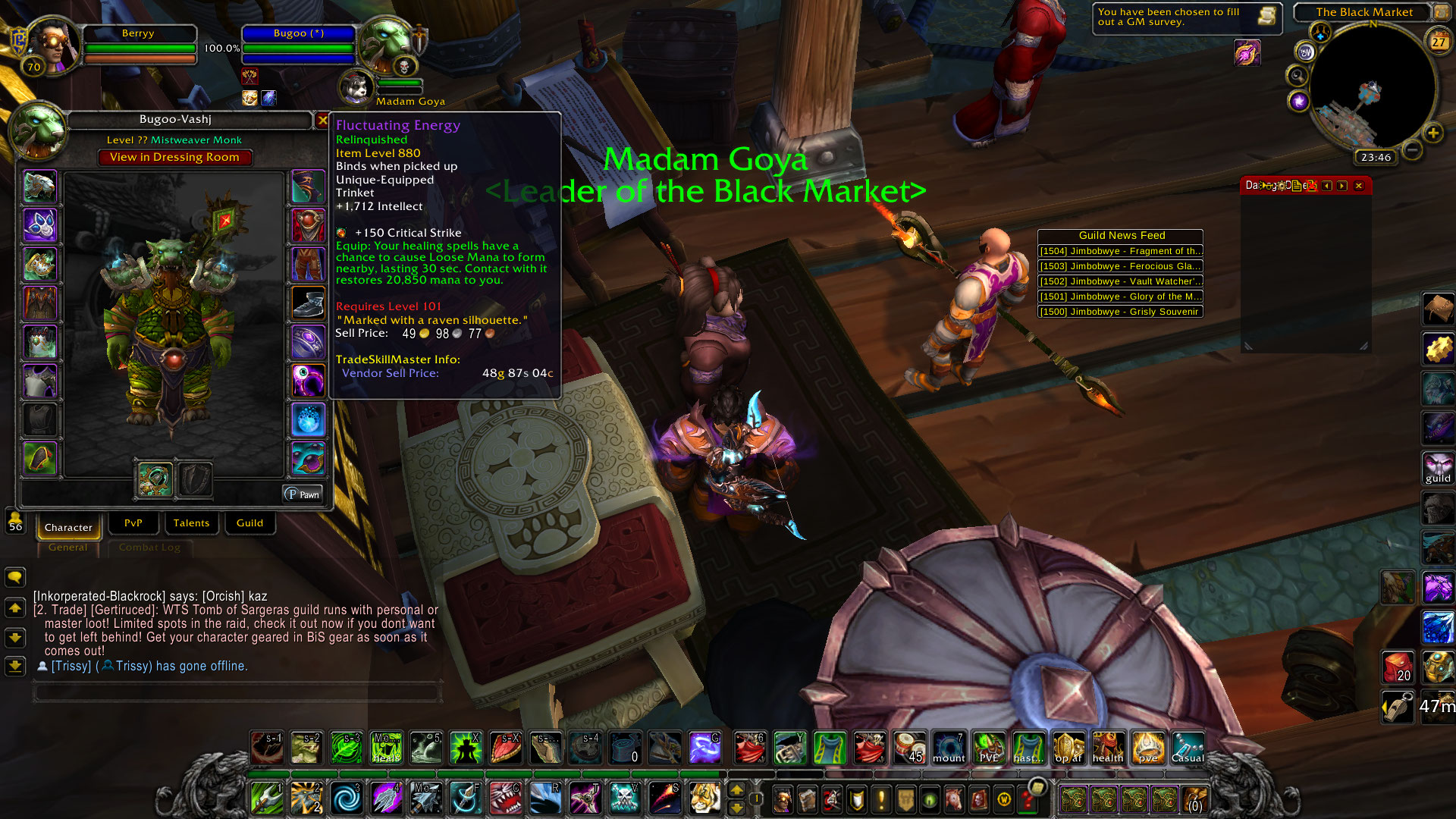This screenshot has height=819, width=1456.
Task: Select the General chat tab
Action: [x=67, y=548]
